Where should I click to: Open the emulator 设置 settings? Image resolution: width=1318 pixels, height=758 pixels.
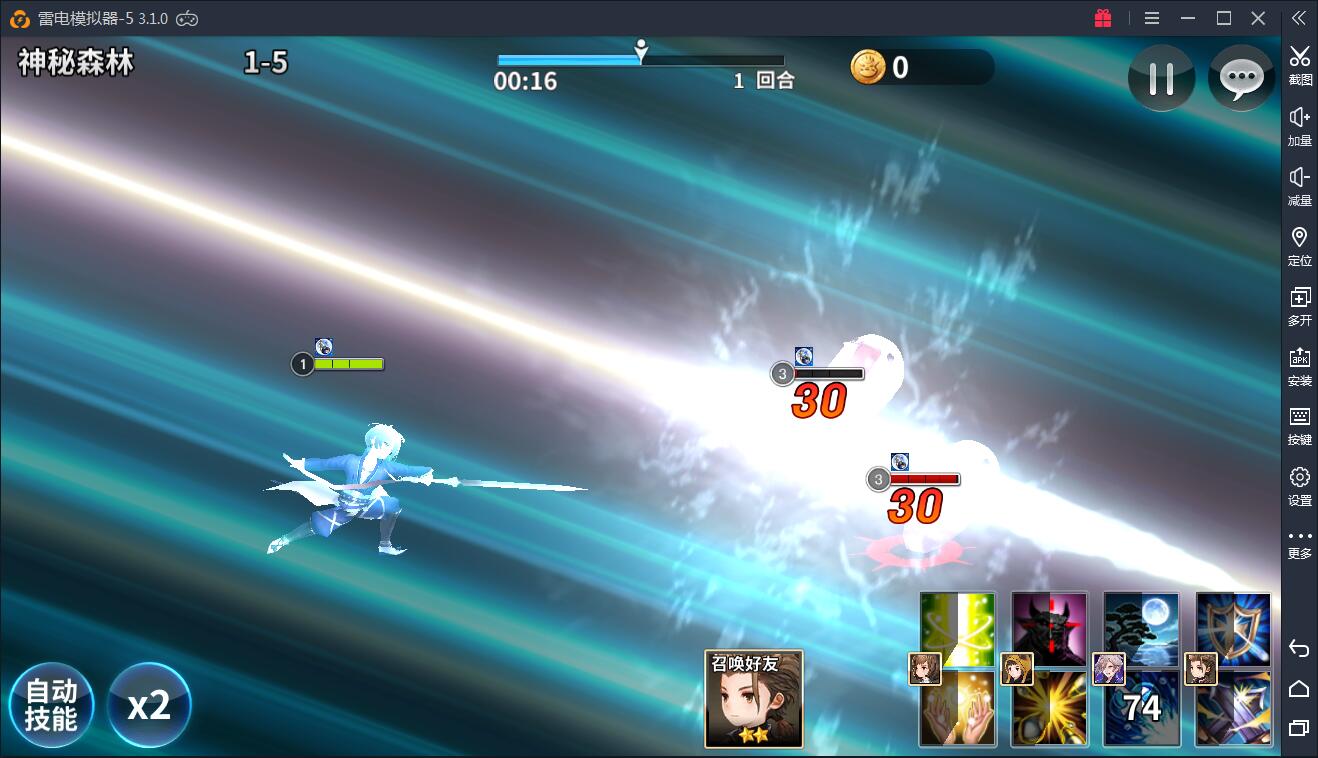tap(1299, 485)
